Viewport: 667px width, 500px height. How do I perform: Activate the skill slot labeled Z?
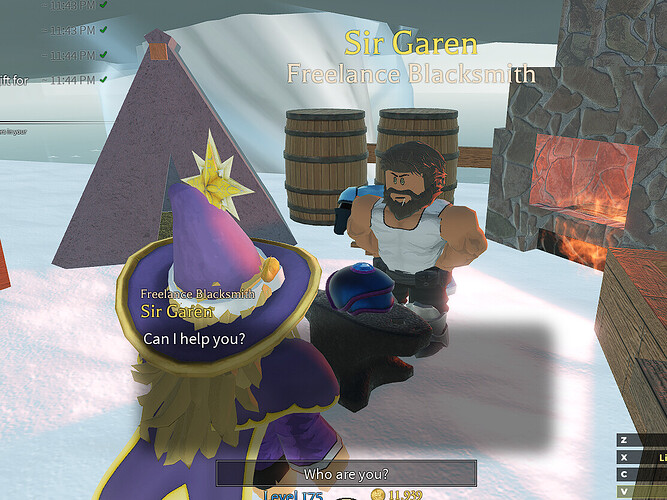(624, 440)
